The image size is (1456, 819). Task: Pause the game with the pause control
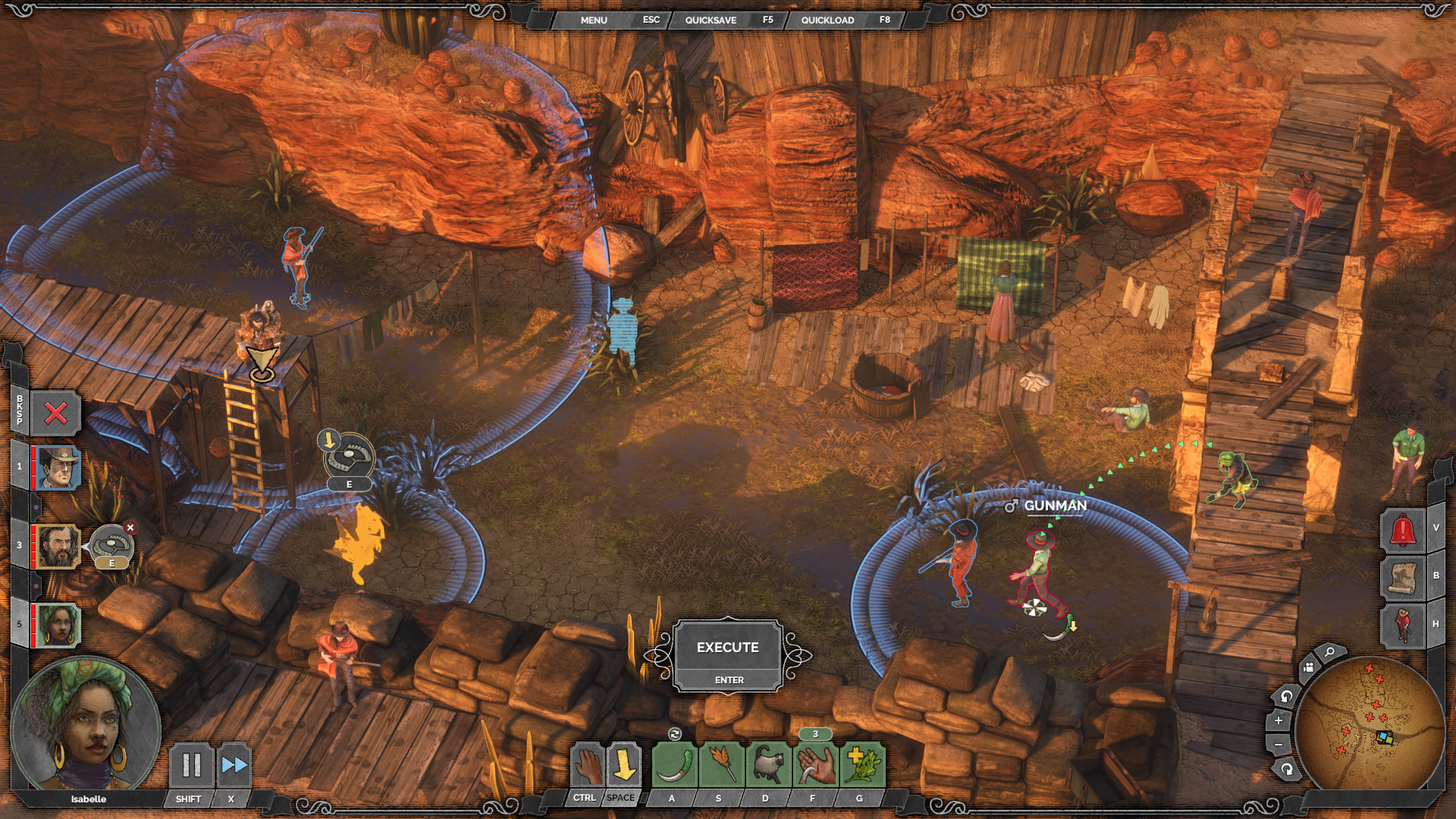coord(190,767)
